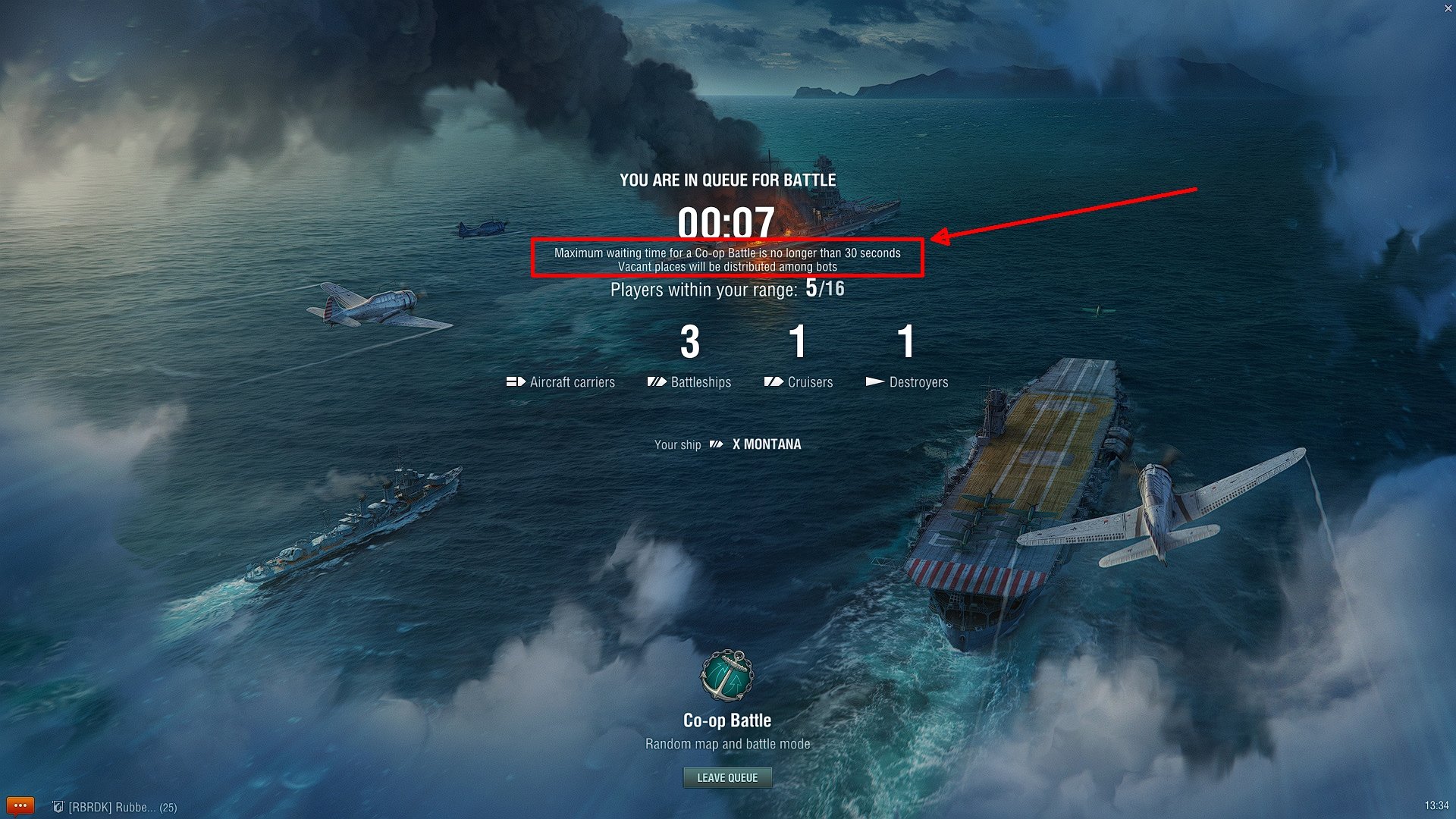1456x819 pixels.
Task: Click the Random map and battle mode text
Action: [727, 744]
